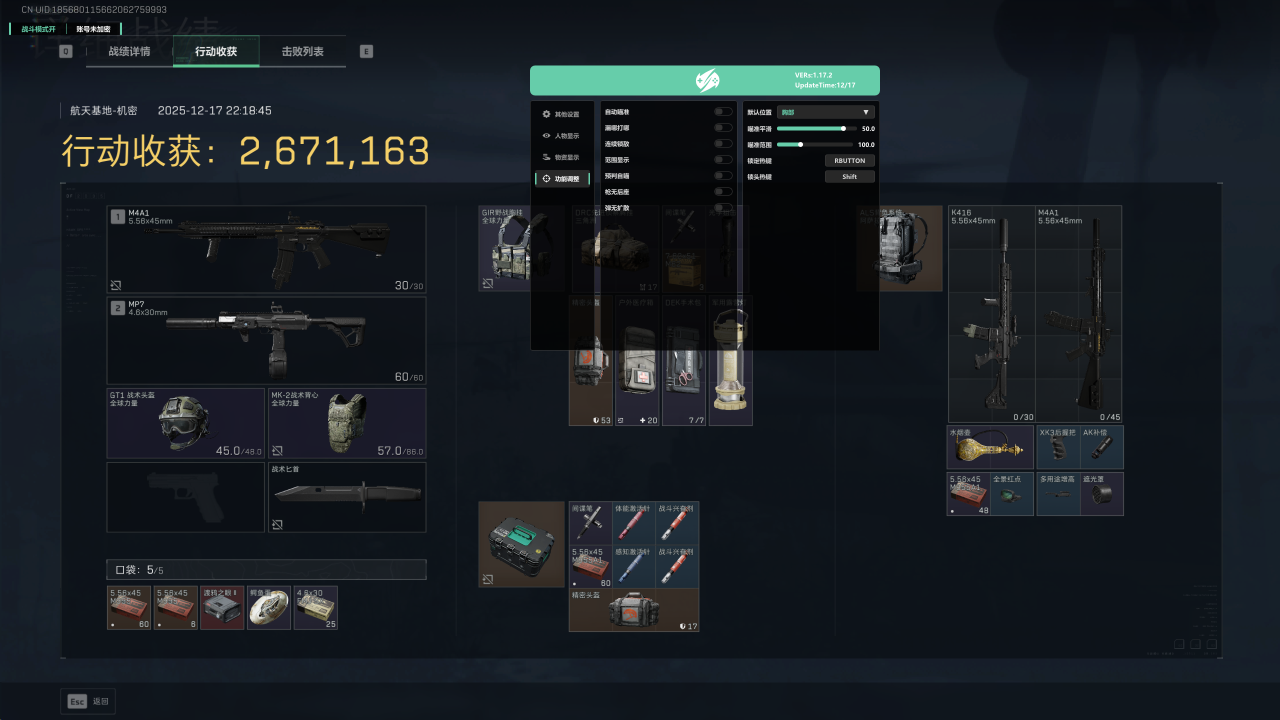1280x720 pixels.
Task: Open the 默认位置 dropdown in overlay
Action: (826, 112)
